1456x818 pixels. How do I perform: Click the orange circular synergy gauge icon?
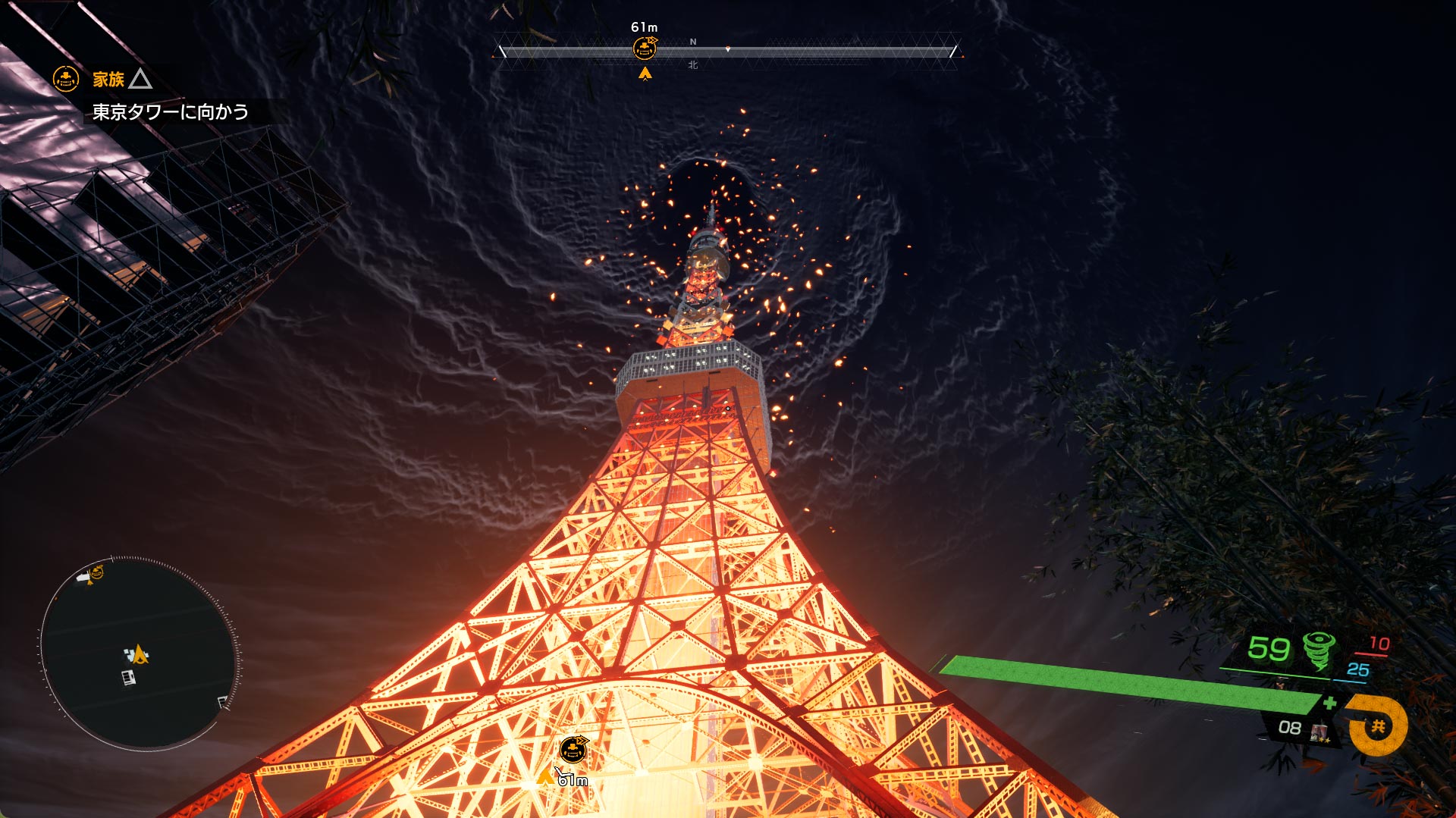tap(1378, 726)
